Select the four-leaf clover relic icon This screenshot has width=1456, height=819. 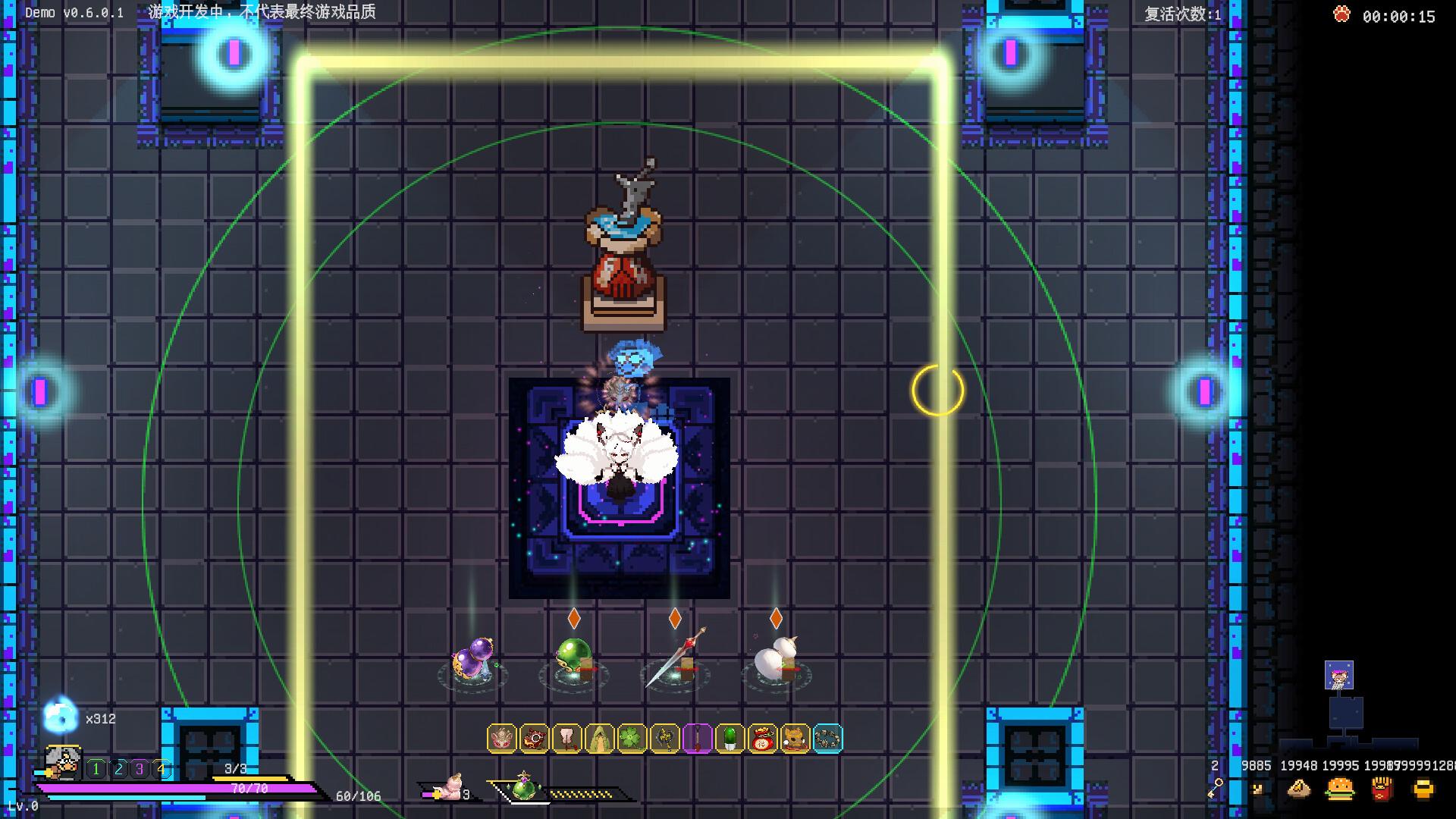(632, 738)
